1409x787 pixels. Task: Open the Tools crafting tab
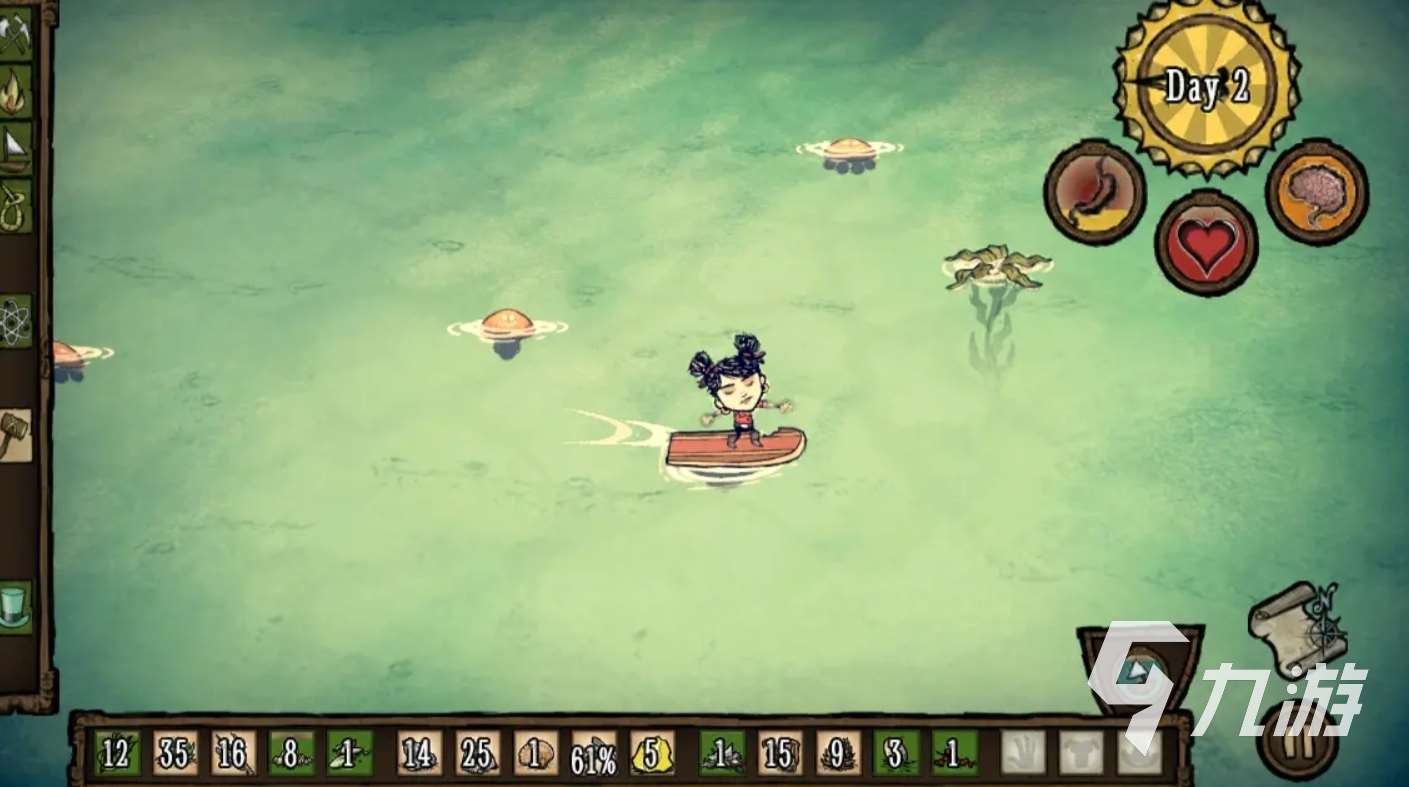pos(16,36)
